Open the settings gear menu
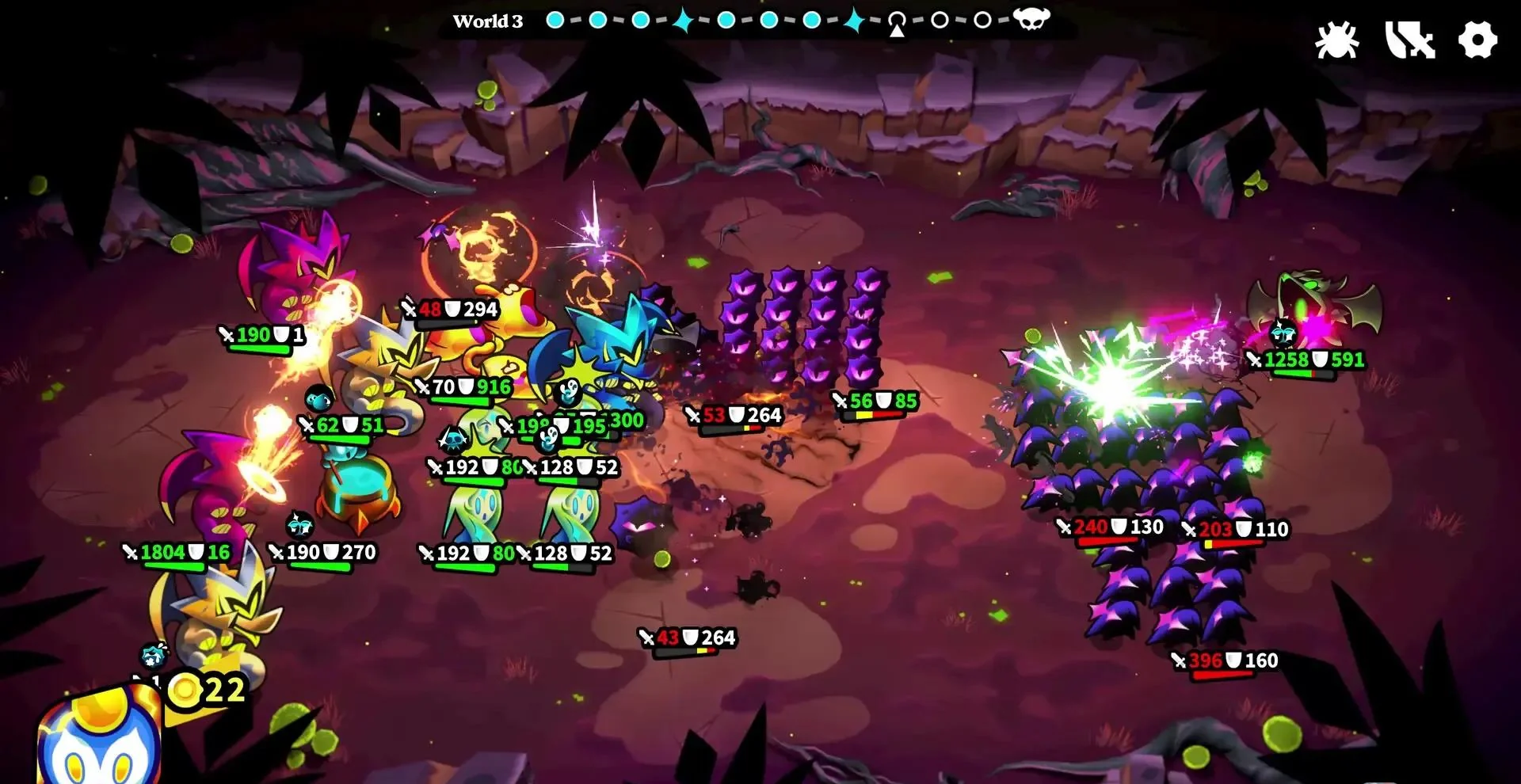This screenshot has width=1521, height=784. pyautogui.click(x=1477, y=40)
